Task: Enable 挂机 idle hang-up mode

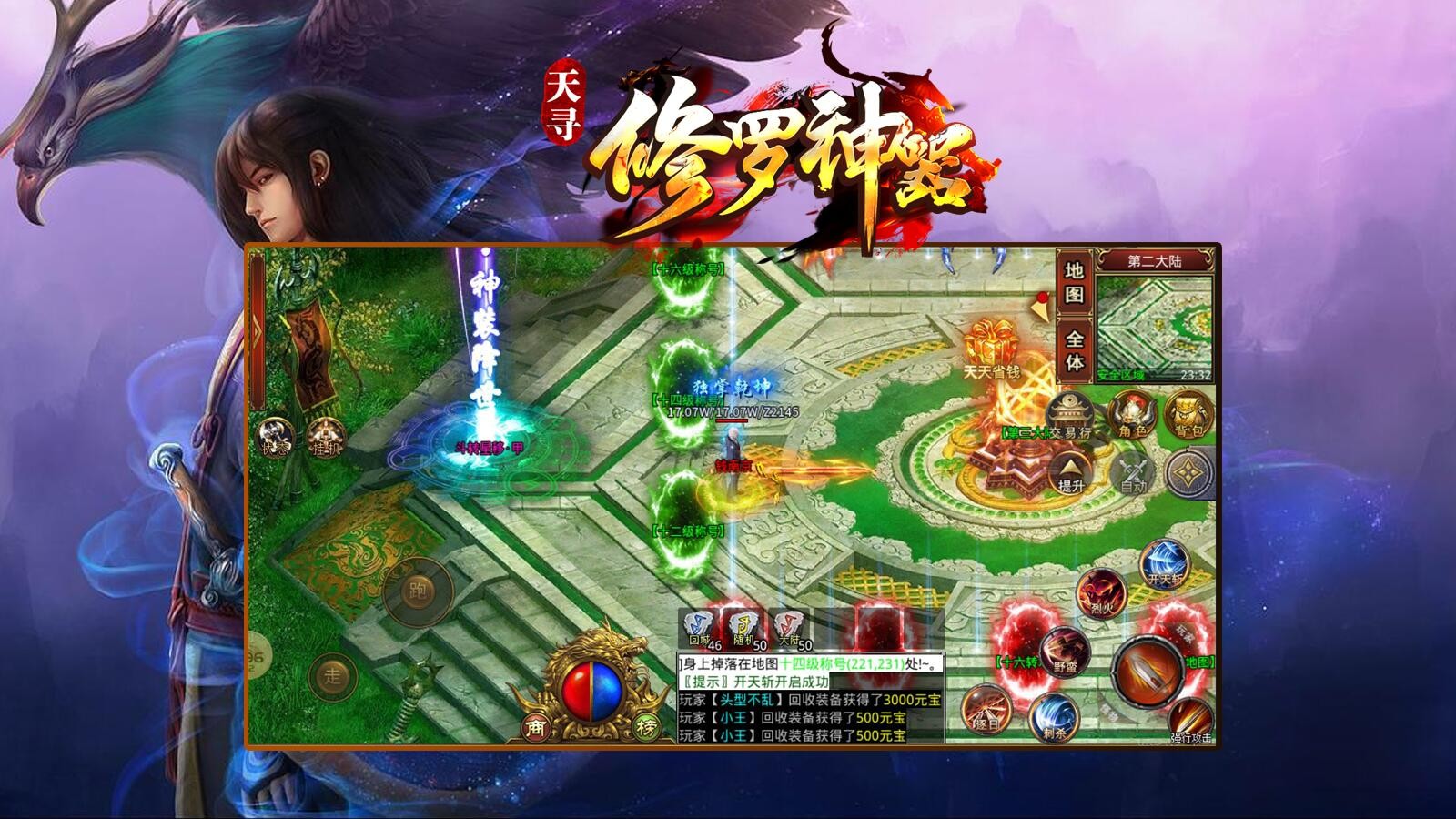Action: [x=326, y=438]
